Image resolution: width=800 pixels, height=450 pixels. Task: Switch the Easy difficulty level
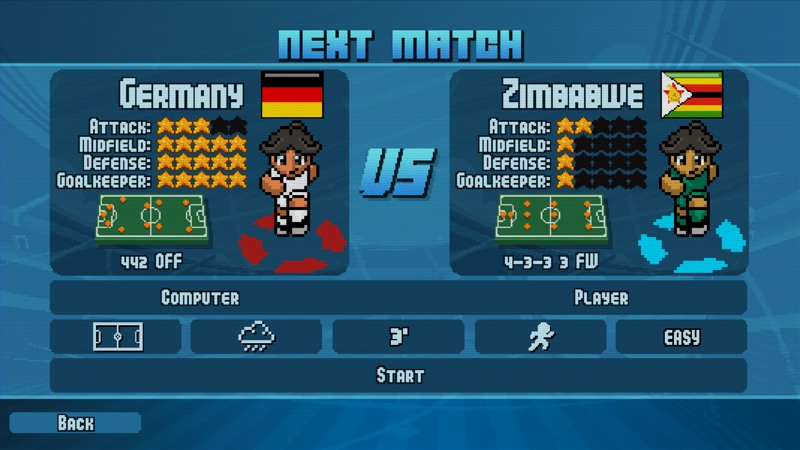(x=681, y=337)
